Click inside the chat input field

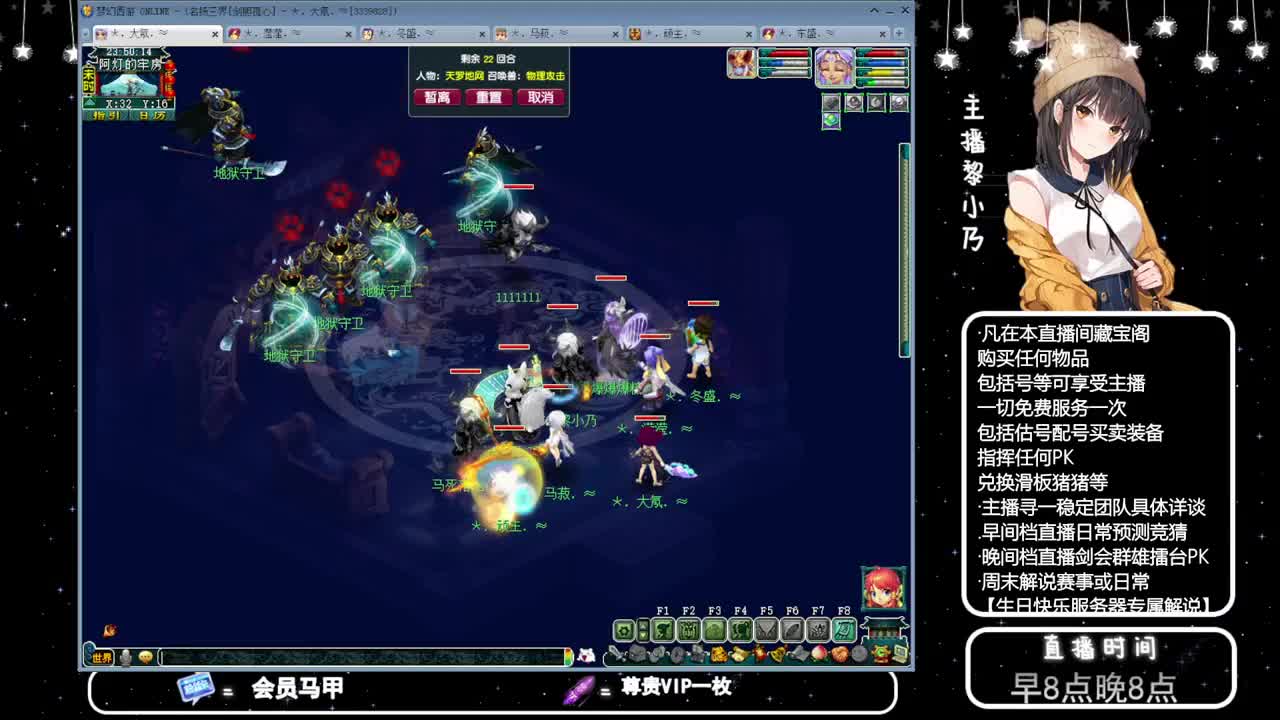pos(360,657)
